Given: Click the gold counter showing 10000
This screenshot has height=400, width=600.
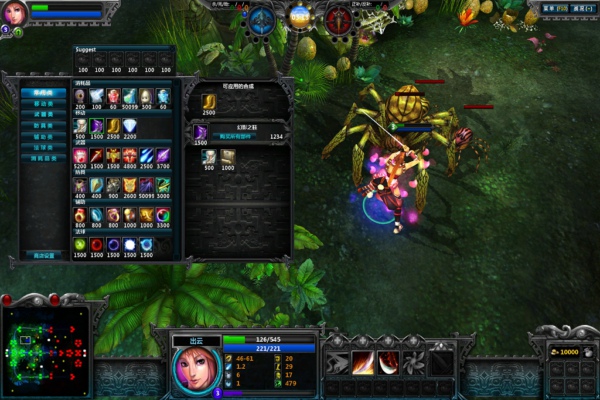Looking at the screenshot, I should pos(567,352).
